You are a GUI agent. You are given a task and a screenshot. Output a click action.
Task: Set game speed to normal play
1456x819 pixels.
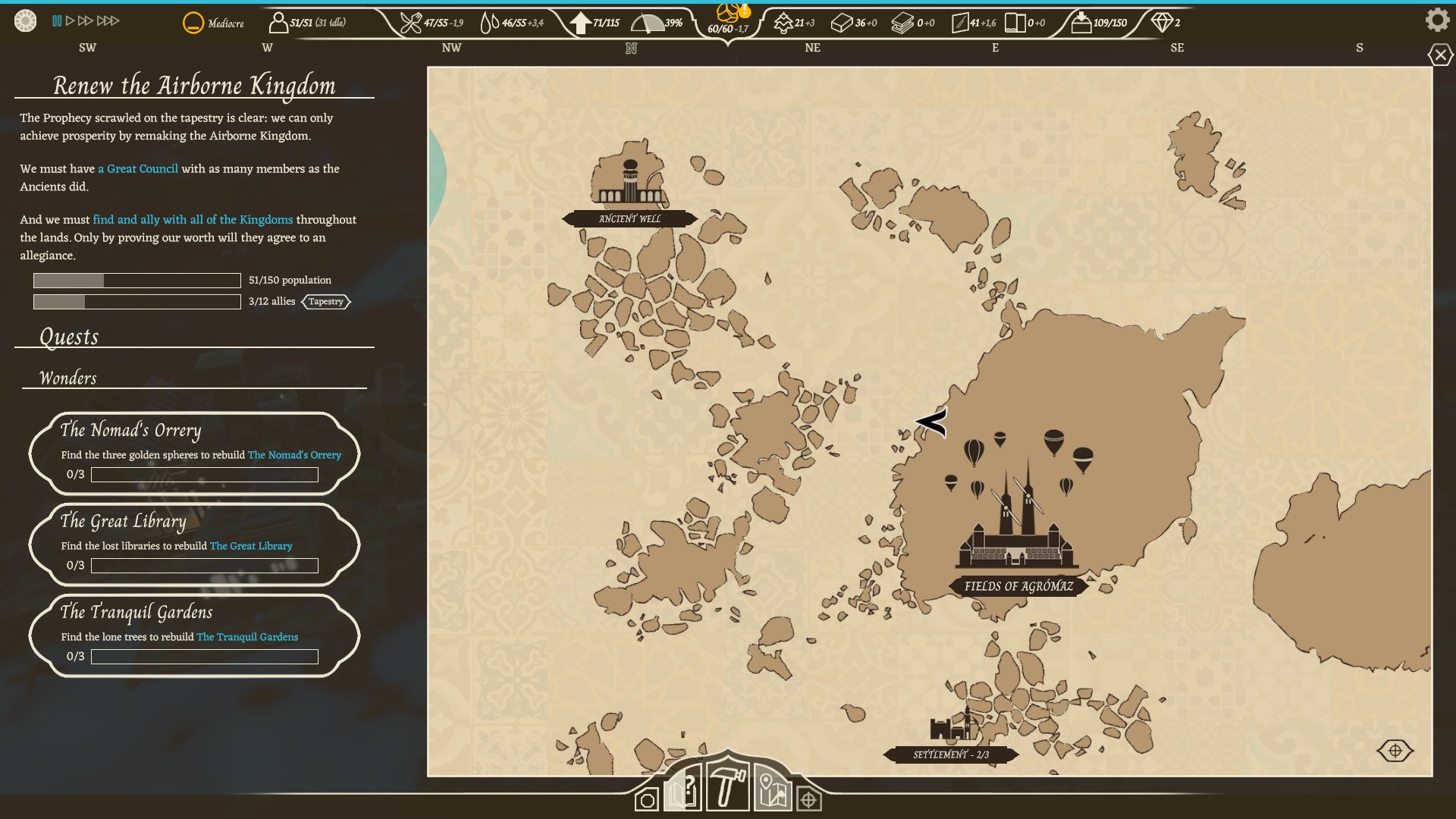[71, 21]
